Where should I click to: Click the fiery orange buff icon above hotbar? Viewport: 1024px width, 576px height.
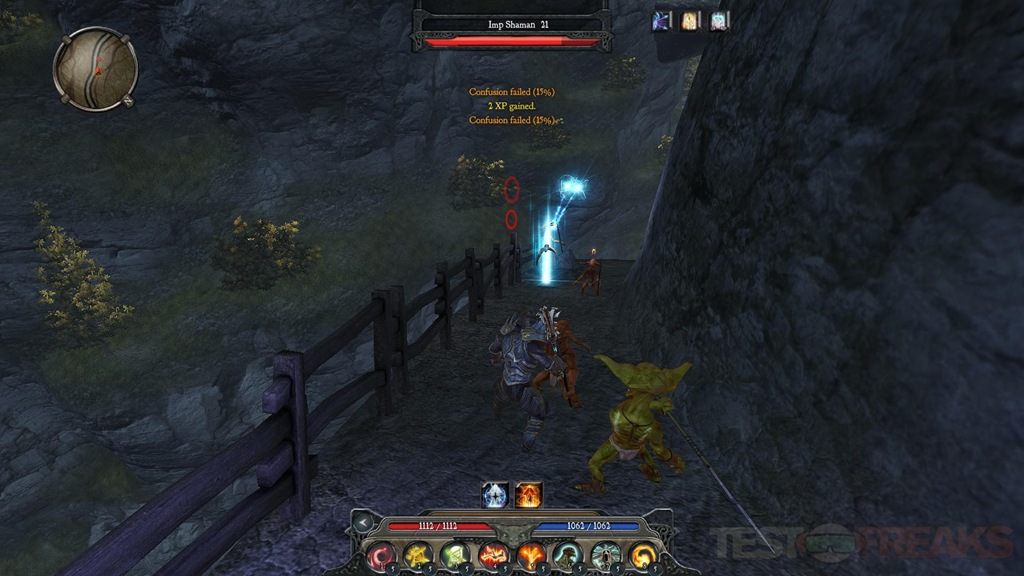528,494
